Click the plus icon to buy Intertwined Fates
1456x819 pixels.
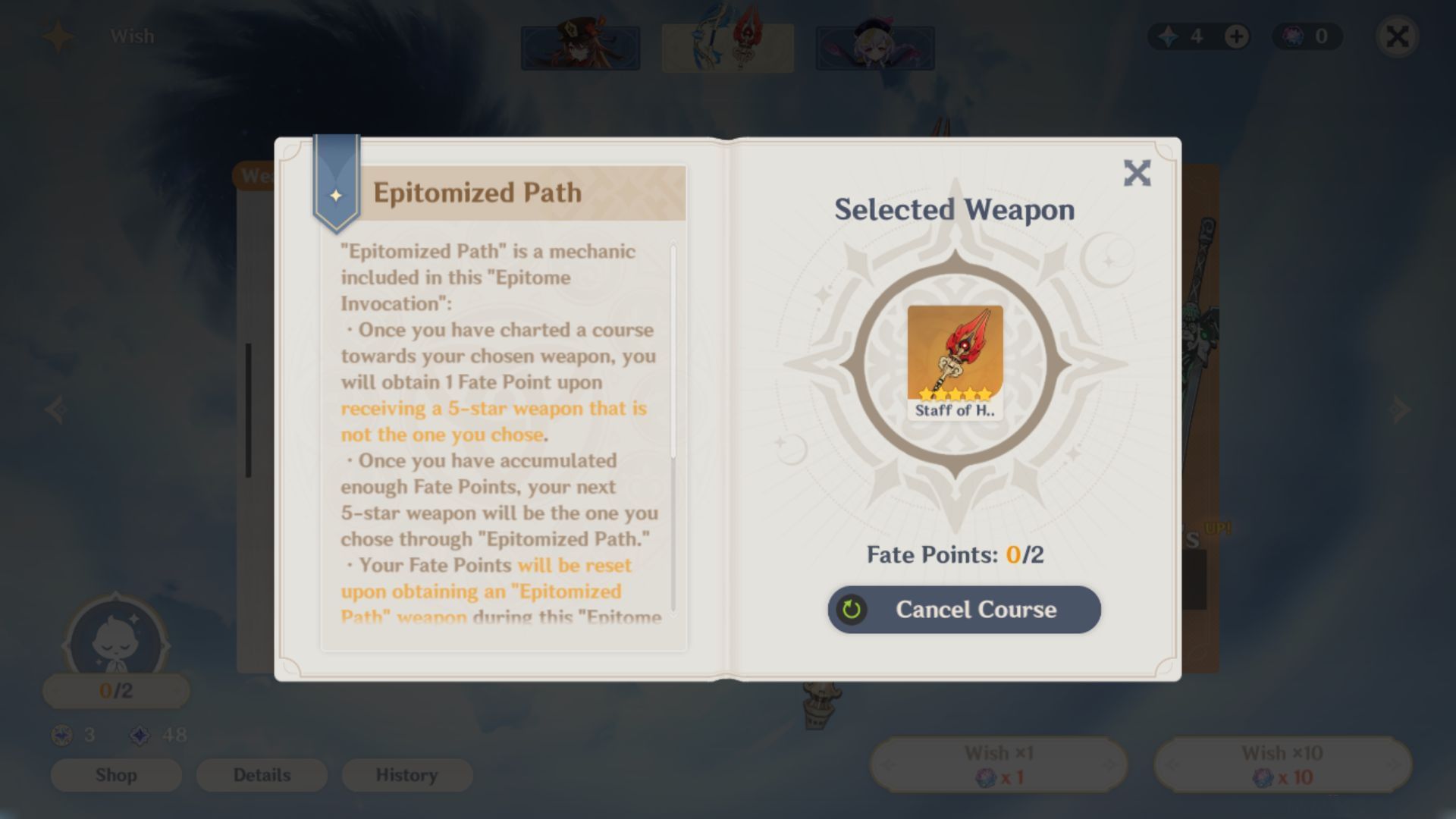click(1238, 36)
